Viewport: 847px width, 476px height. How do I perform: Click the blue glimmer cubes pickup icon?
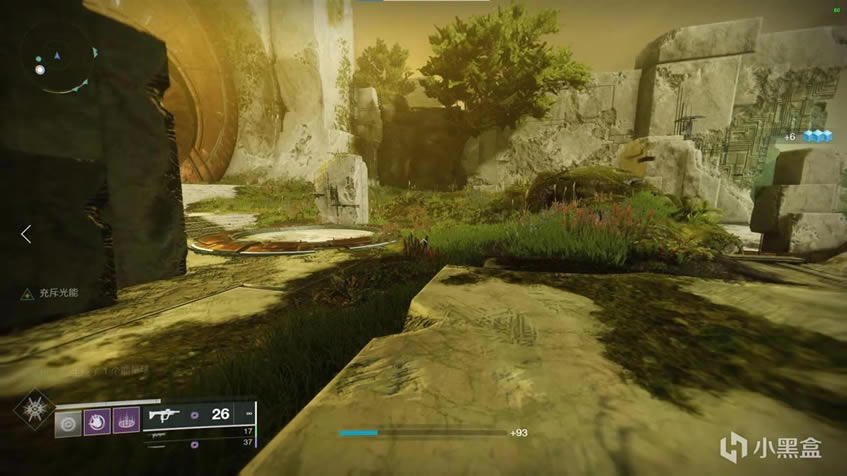click(817, 136)
